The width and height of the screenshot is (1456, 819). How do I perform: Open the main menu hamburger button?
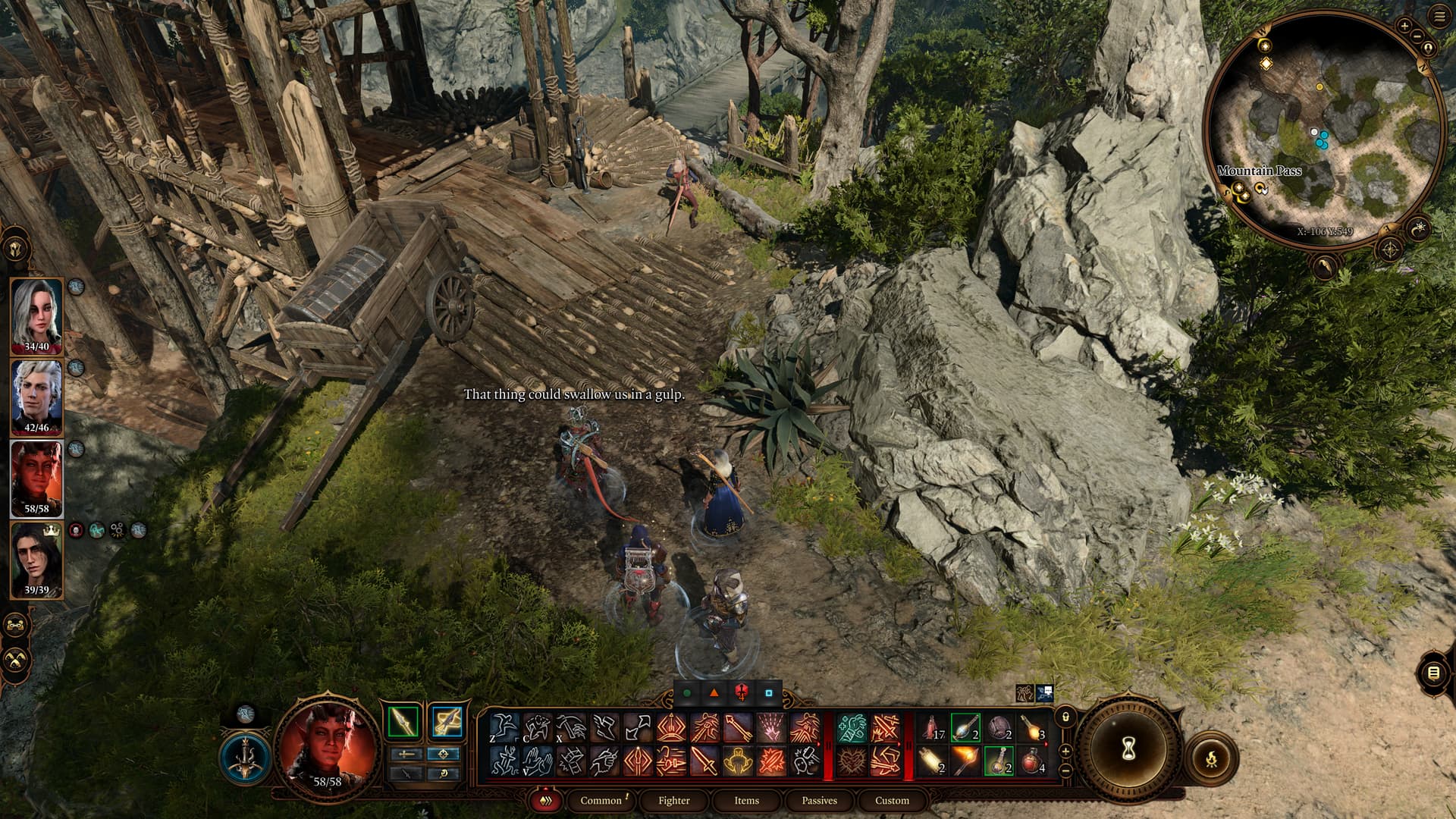click(x=1439, y=17)
